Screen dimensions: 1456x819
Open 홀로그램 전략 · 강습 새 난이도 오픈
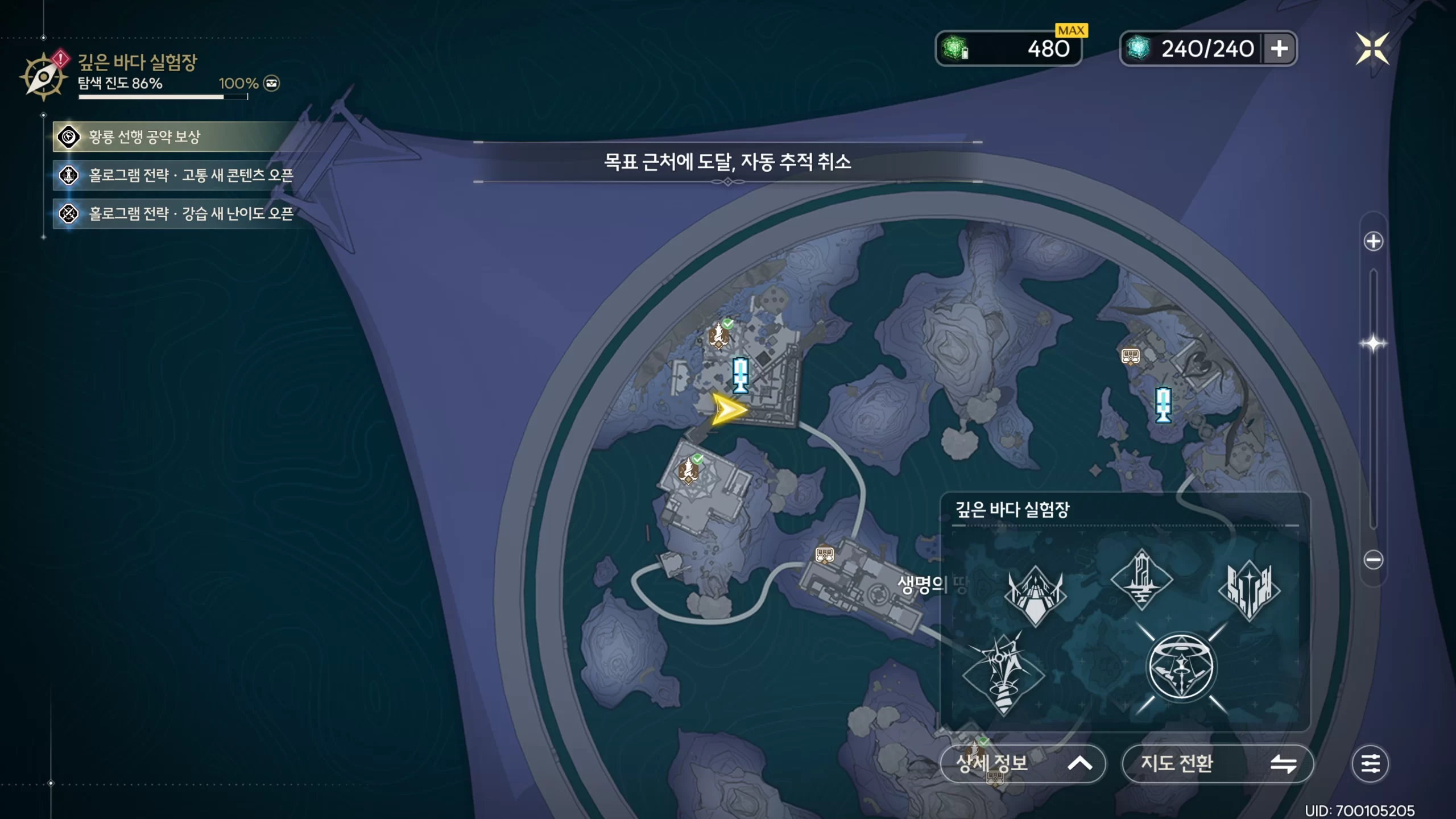[176, 214]
